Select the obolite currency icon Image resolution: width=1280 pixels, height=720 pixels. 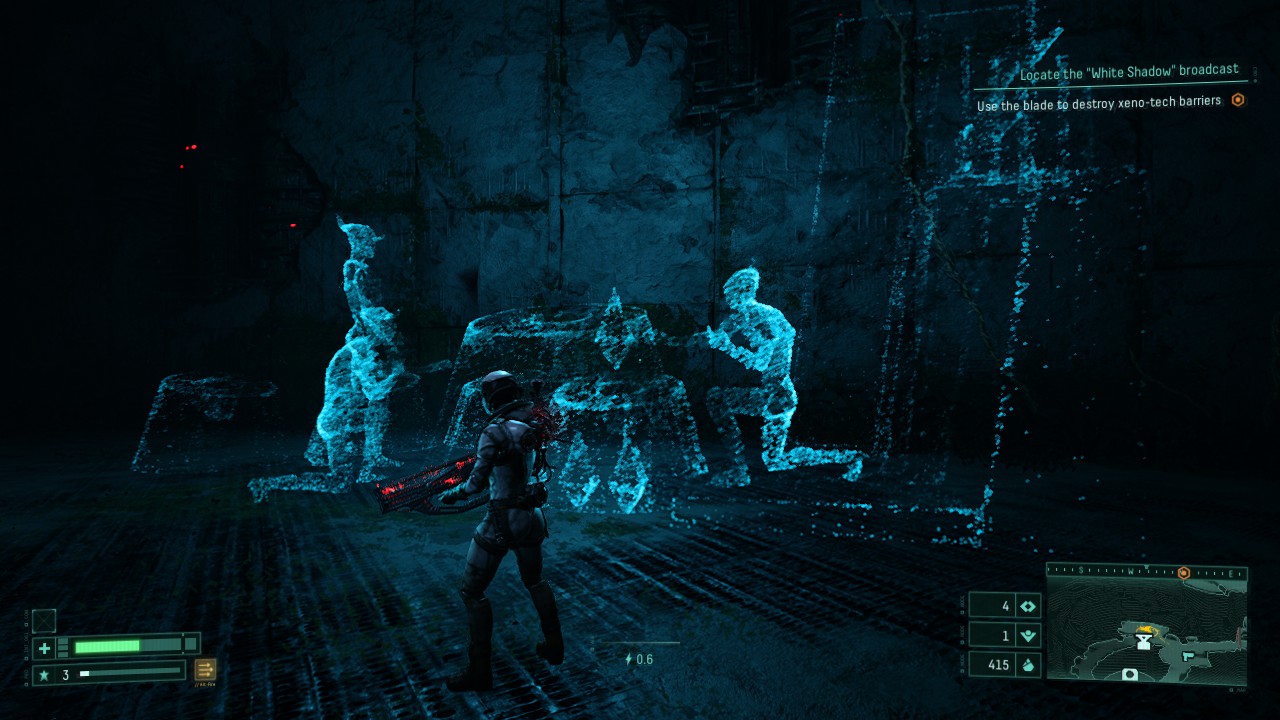point(1028,664)
